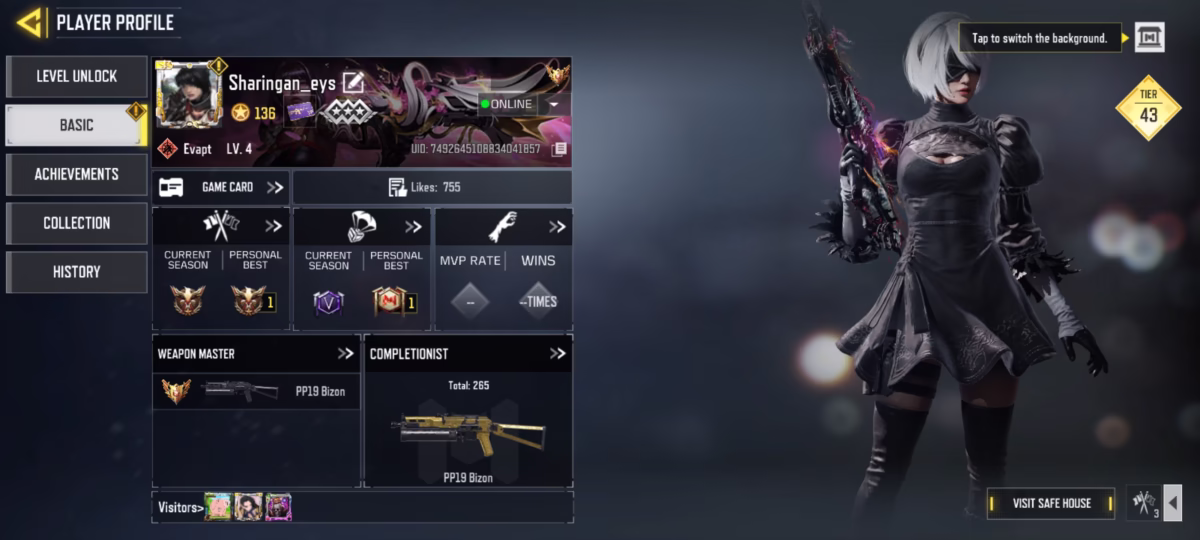Screen dimensions: 1200x540
Task: Open the Online status dropdown
Action: [554, 104]
